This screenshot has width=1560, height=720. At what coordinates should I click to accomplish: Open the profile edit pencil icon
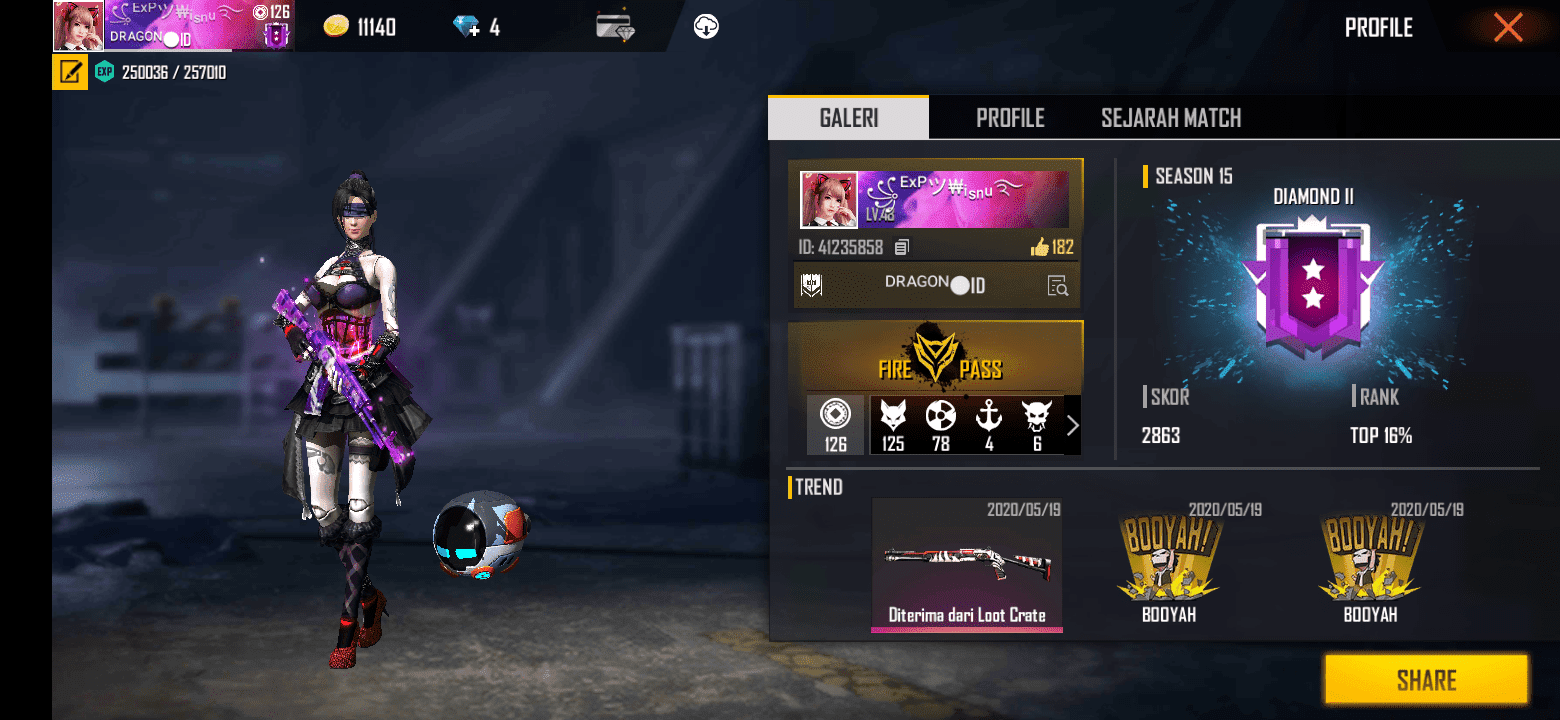tap(68, 72)
